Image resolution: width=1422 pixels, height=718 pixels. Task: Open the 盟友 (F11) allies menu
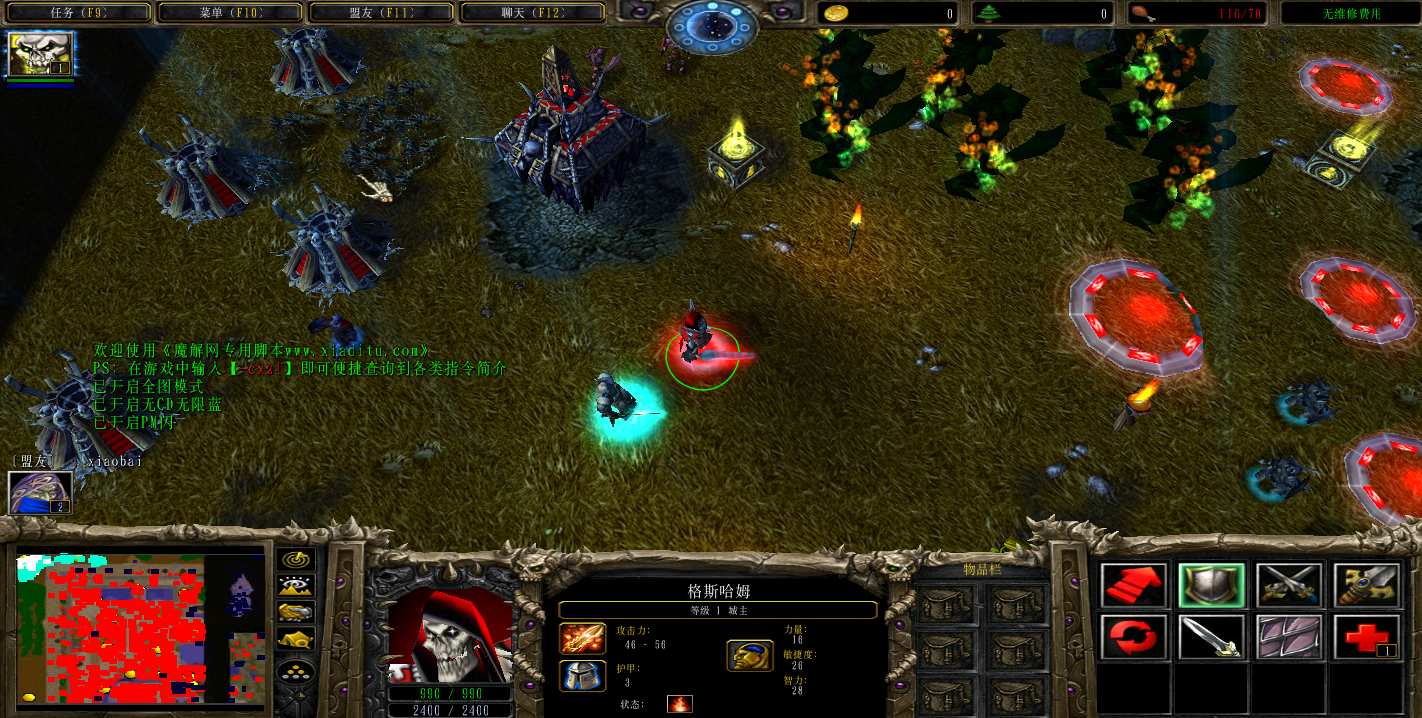tap(382, 13)
